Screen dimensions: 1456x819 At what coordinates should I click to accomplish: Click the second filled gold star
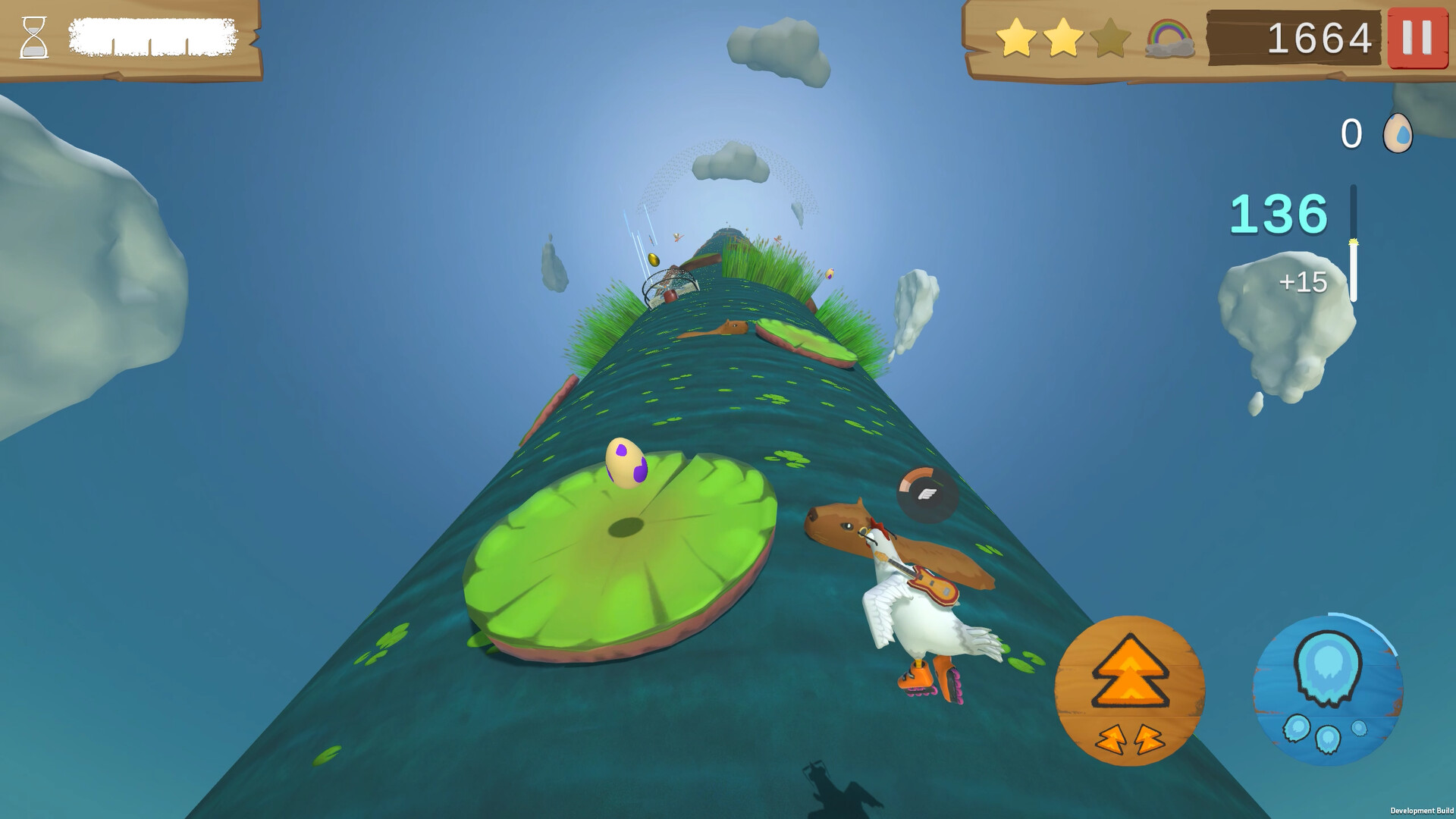1065,36
